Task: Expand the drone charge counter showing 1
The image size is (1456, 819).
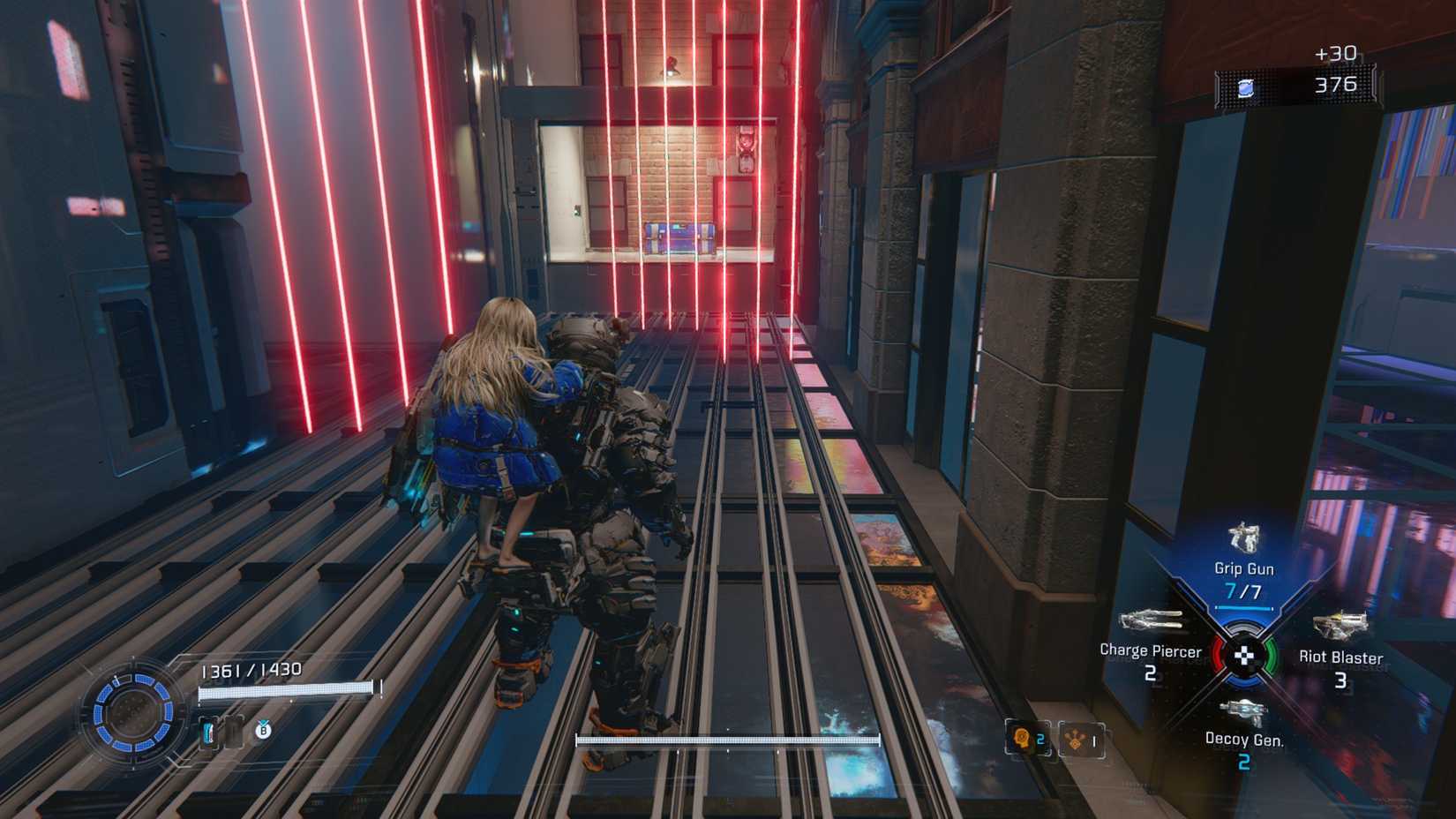Action: pos(1094,742)
